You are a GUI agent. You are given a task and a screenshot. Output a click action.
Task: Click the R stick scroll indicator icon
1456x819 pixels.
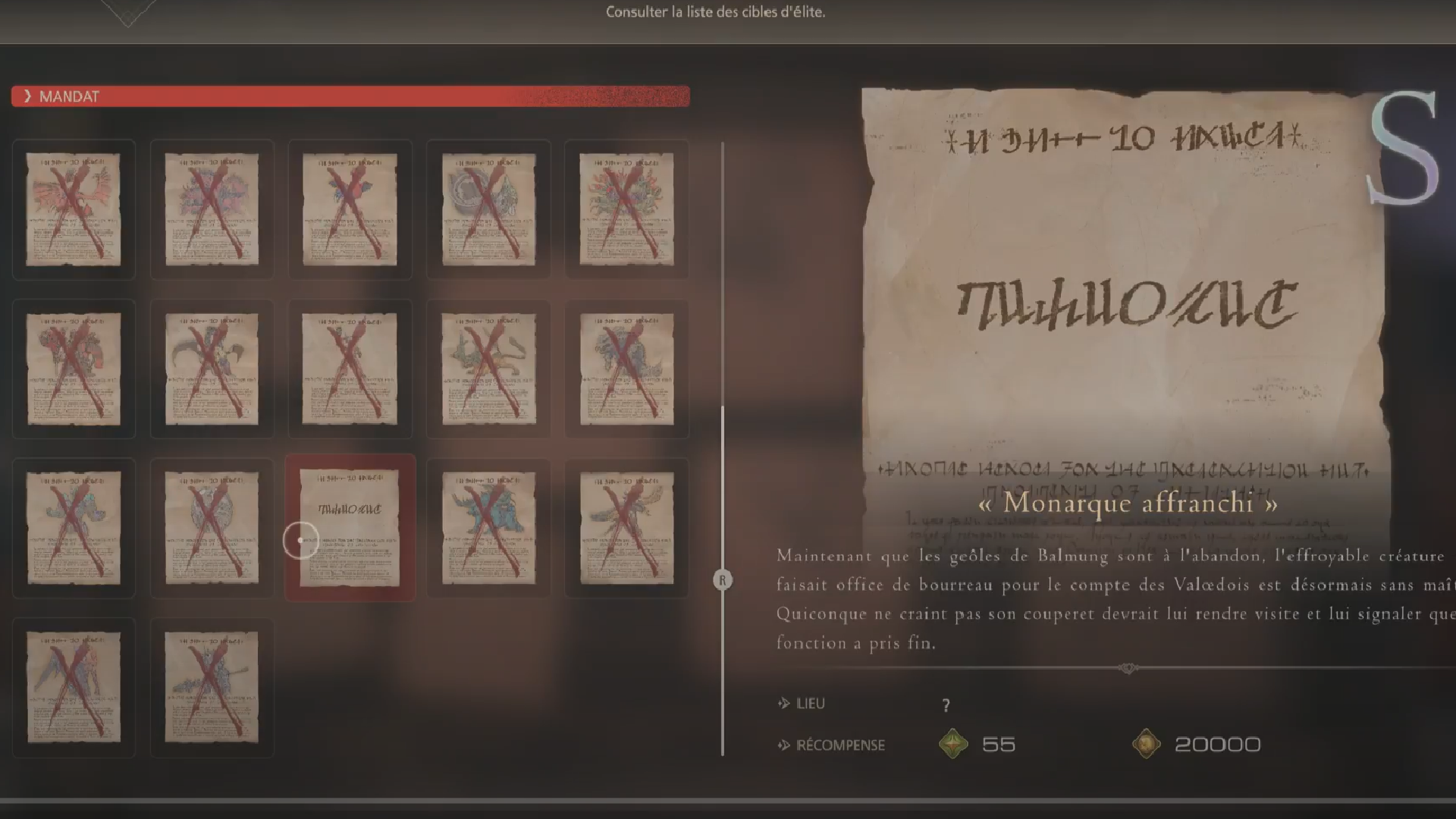(723, 579)
